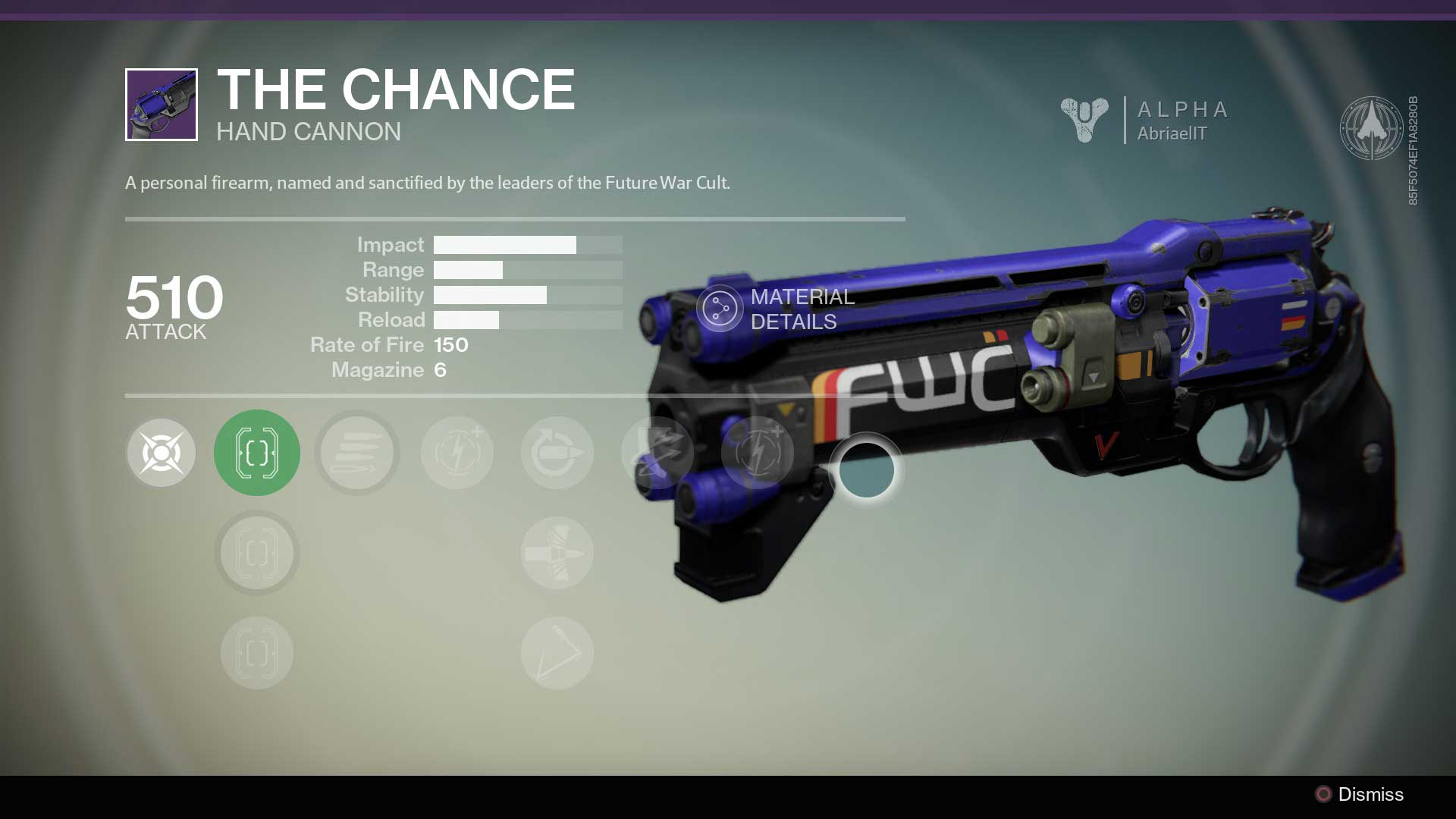The width and height of the screenshot is (1456, 819).
Task: Select the circular reload perk icon
Action: (x=557, y=452)
